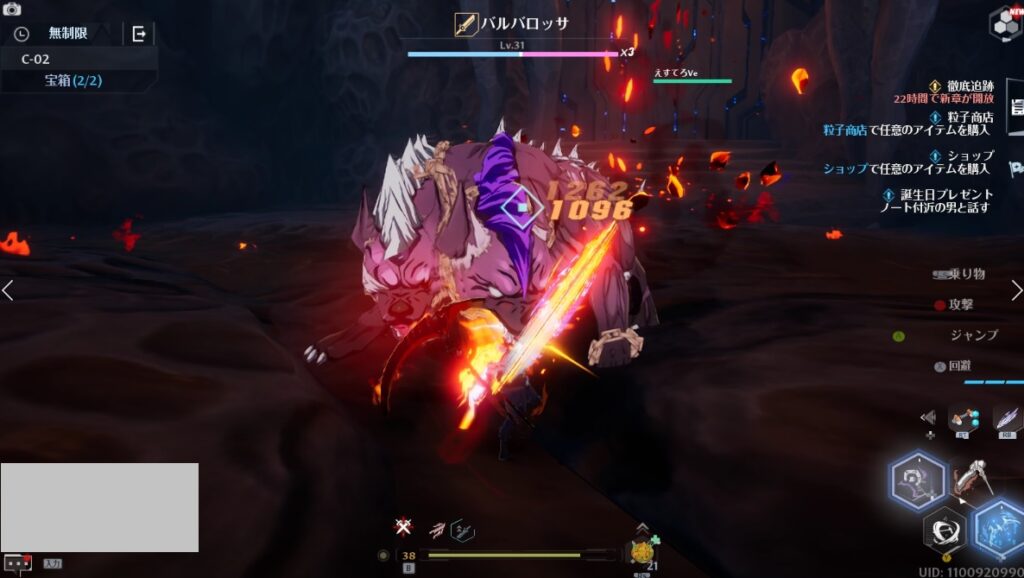
Task: Open the chat bubble icon
Action: pyautogui.click(x=17, y=563)
